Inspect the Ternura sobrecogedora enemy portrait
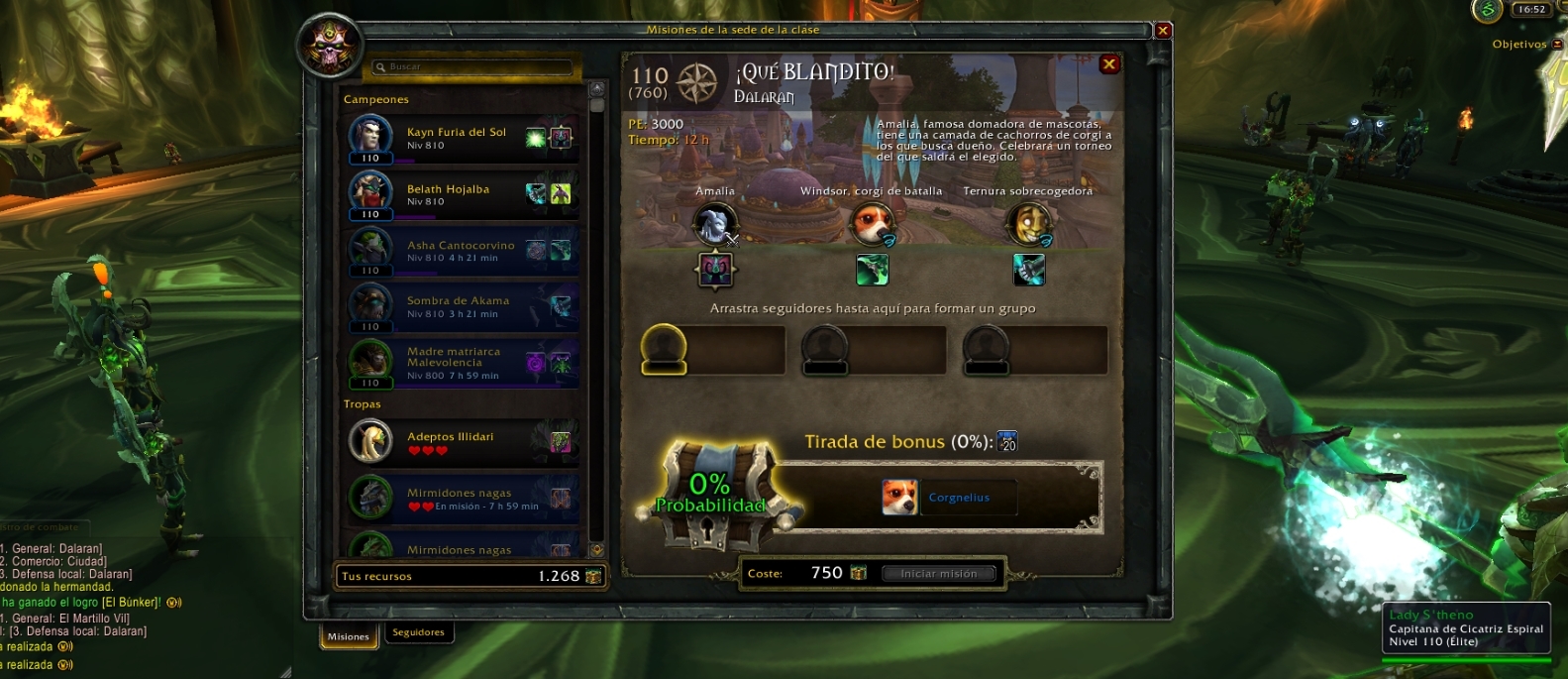1568x679 pixels. point(1028,224)
